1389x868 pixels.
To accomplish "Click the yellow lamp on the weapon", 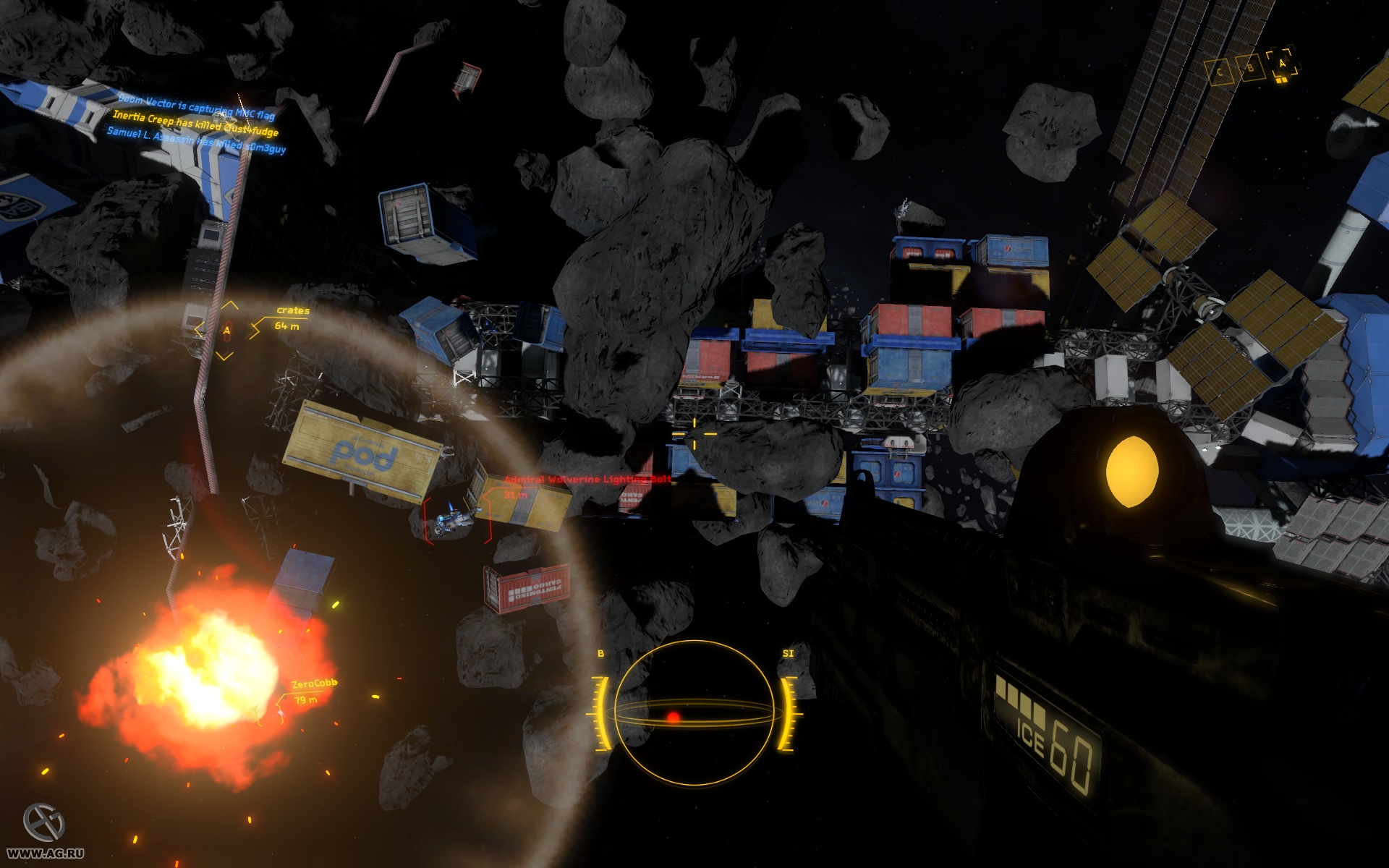I will coord(1133,472).
